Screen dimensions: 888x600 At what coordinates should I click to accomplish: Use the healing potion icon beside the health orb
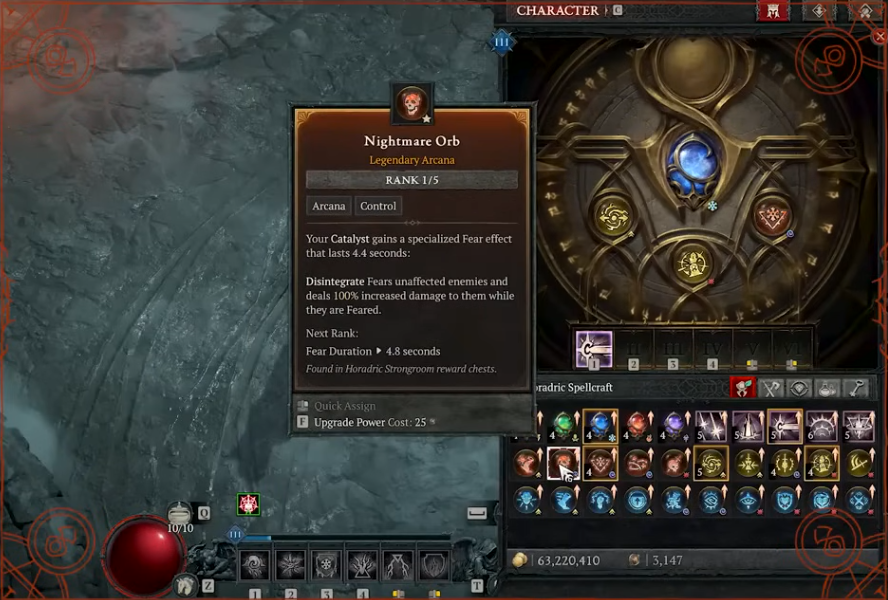click(180, 514)
